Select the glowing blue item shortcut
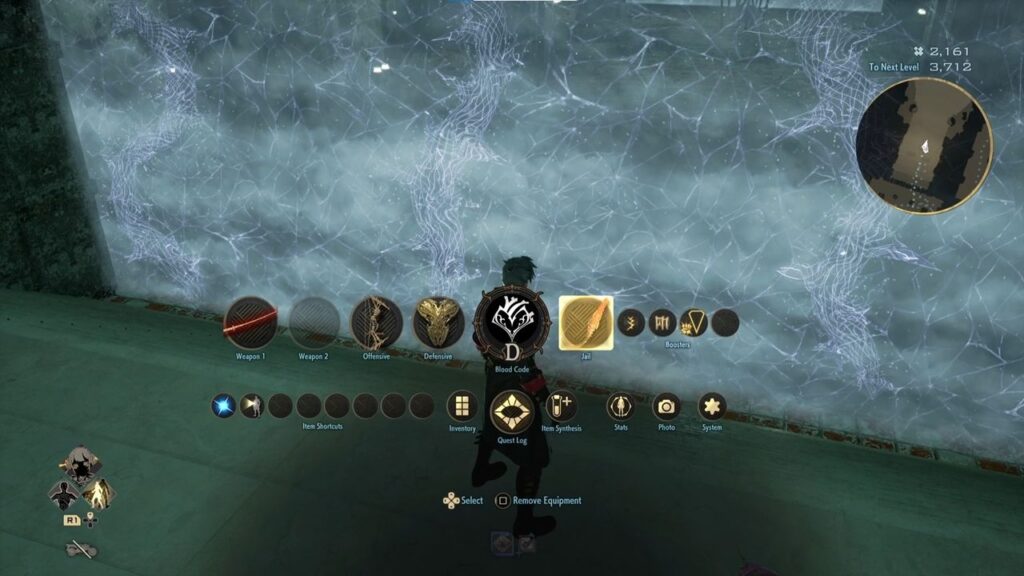 (224, 406)
